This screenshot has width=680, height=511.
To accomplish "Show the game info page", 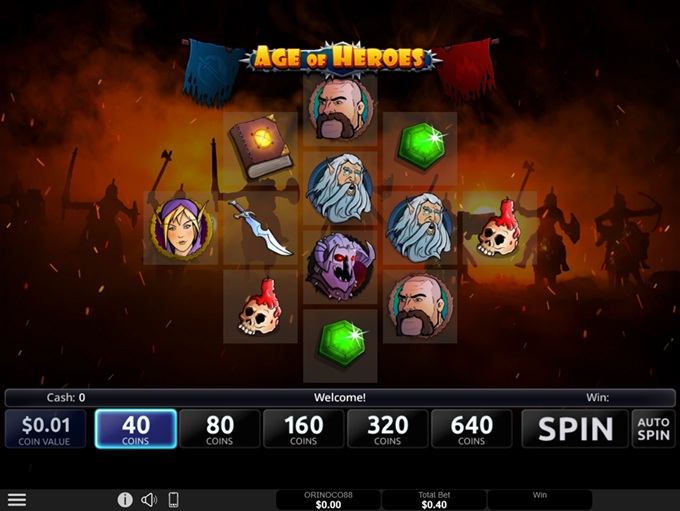I will pos(125,499).
